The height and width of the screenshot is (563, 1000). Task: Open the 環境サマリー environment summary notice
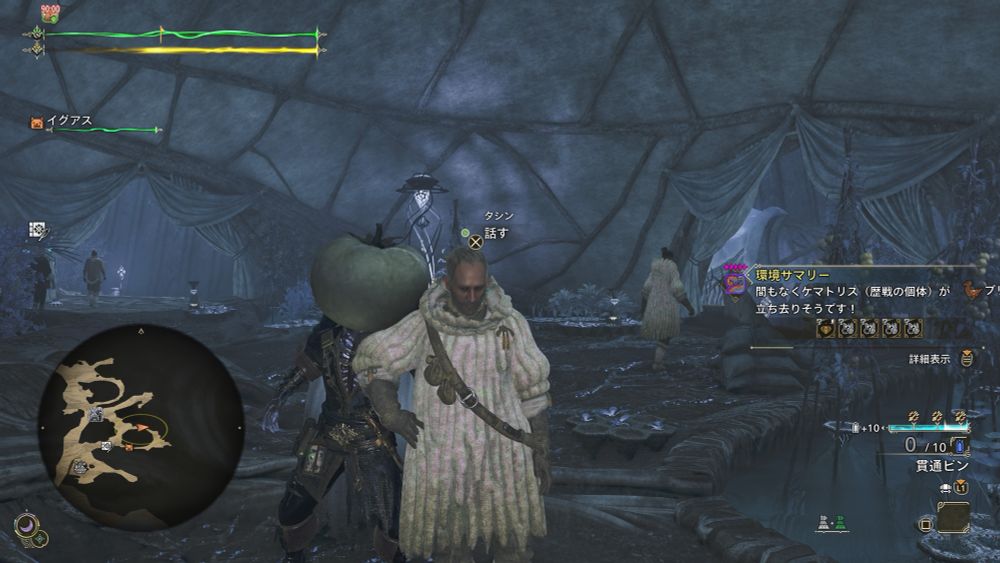(791, 273)
